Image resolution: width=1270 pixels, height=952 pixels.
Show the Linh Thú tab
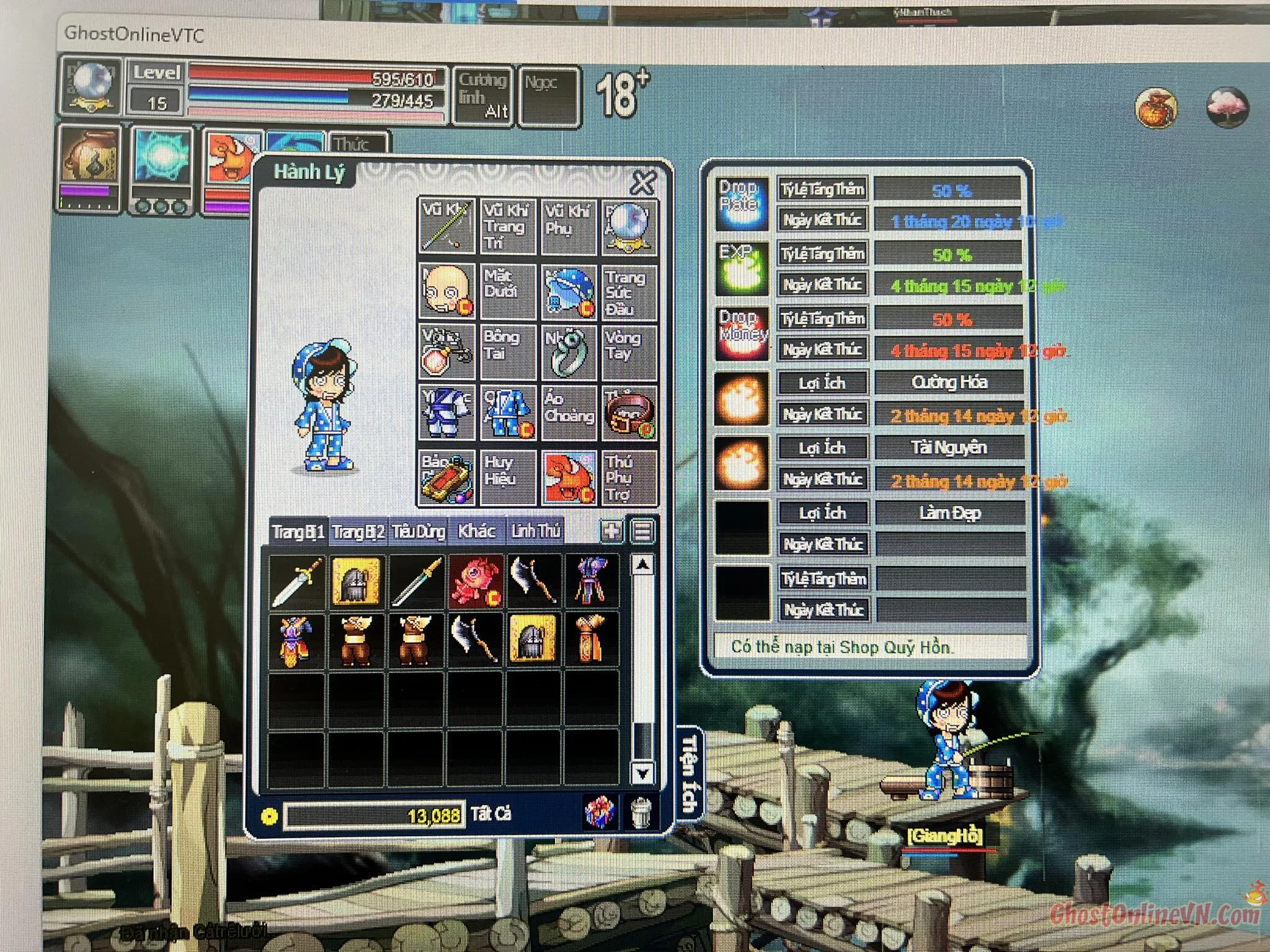(535, 532)
